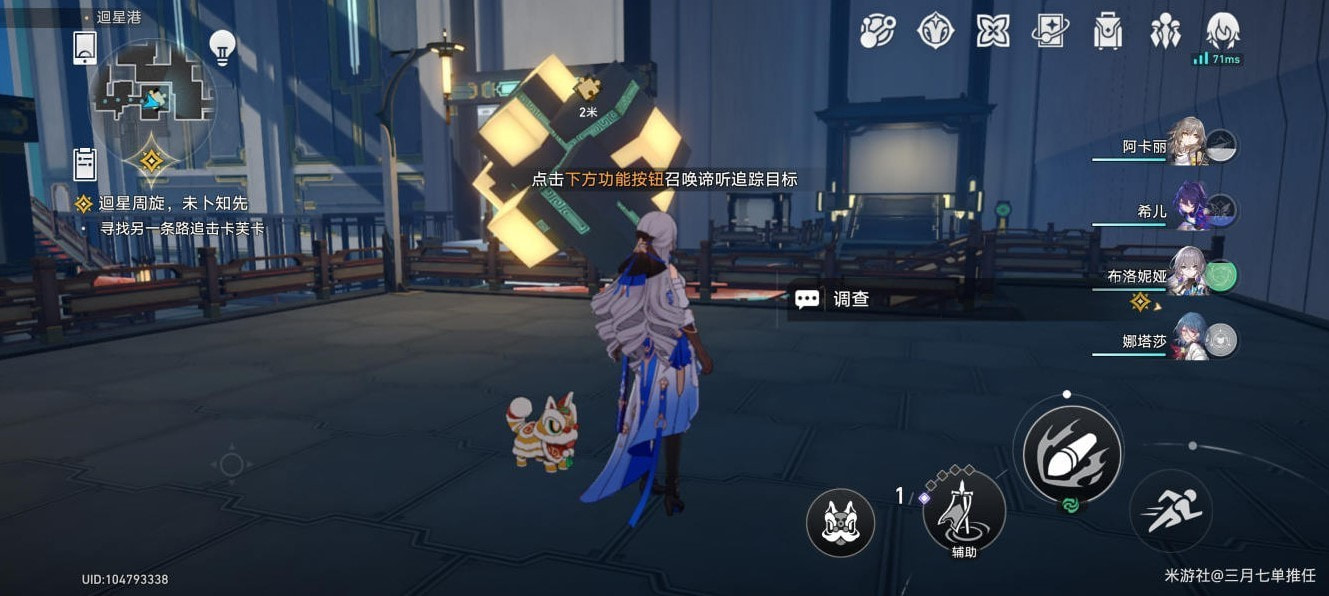Image resolution: width=1329 pixels, height=596 pixels.
Task: Tap the basic attack button
Action: pos(1067,453)
